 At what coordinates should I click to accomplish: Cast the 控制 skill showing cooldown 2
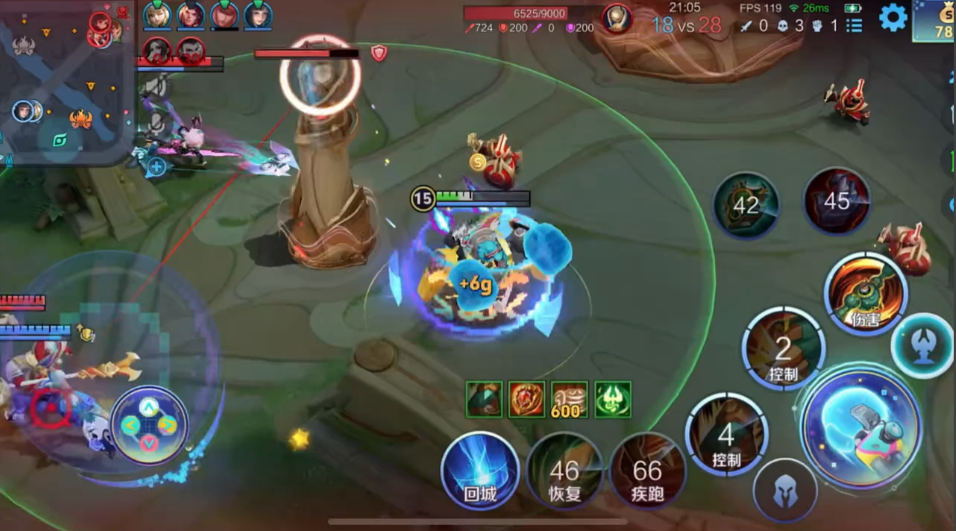coord(783,349)
